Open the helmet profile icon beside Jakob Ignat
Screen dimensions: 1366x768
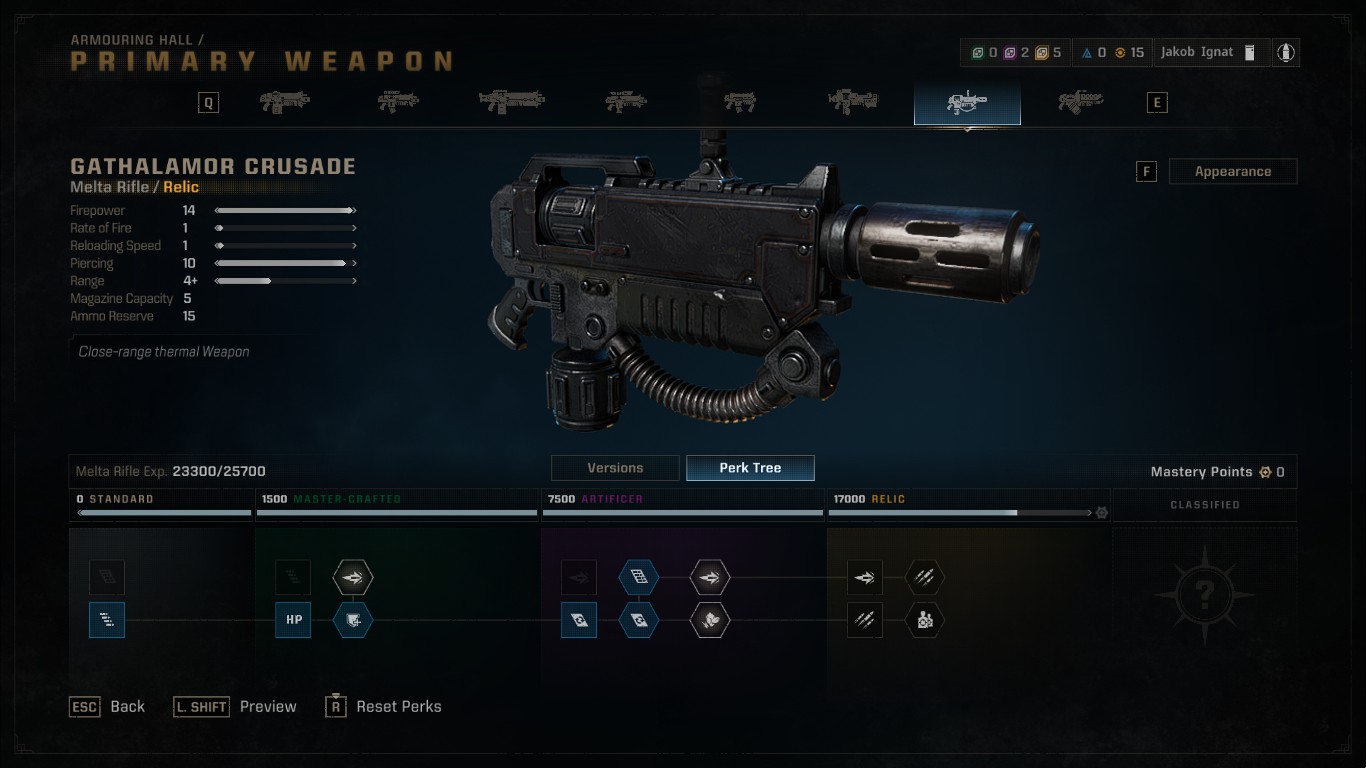point(1286,52)
